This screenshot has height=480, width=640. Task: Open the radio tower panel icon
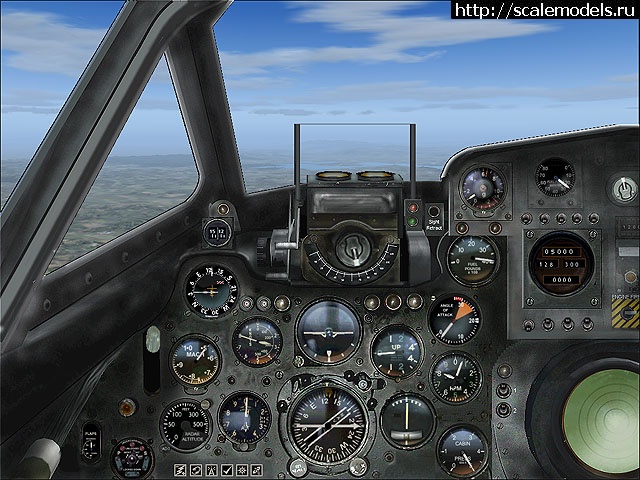(211, 470)
